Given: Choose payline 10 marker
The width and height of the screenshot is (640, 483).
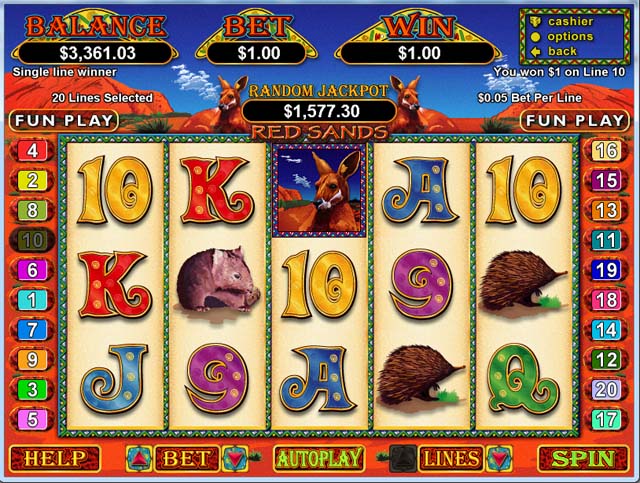Looking at the screenshot, I should pos(32,240).
